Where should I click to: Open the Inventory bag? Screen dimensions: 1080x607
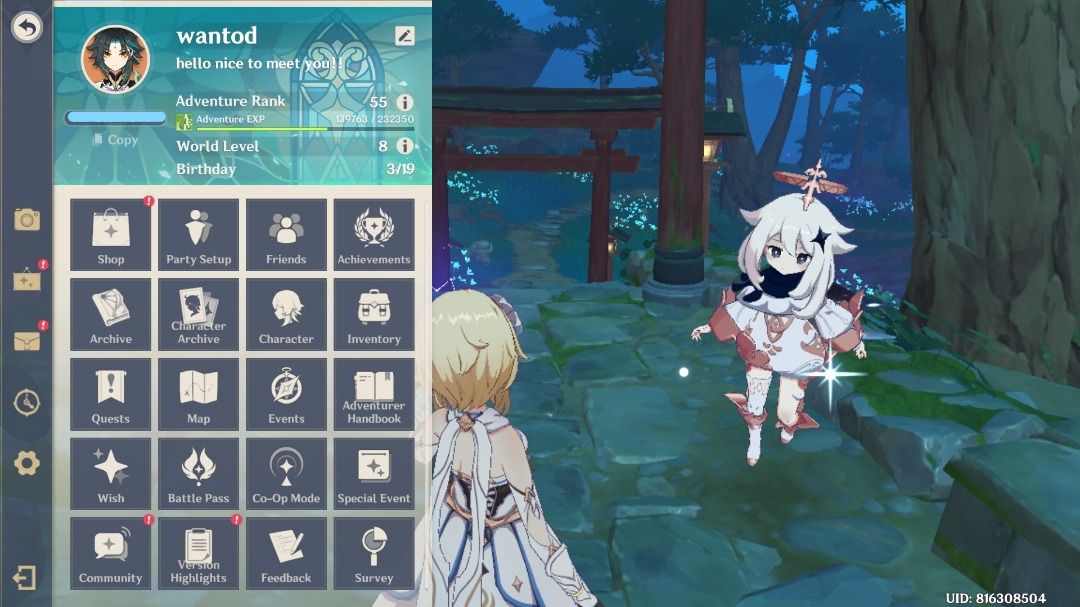point(374,314)
